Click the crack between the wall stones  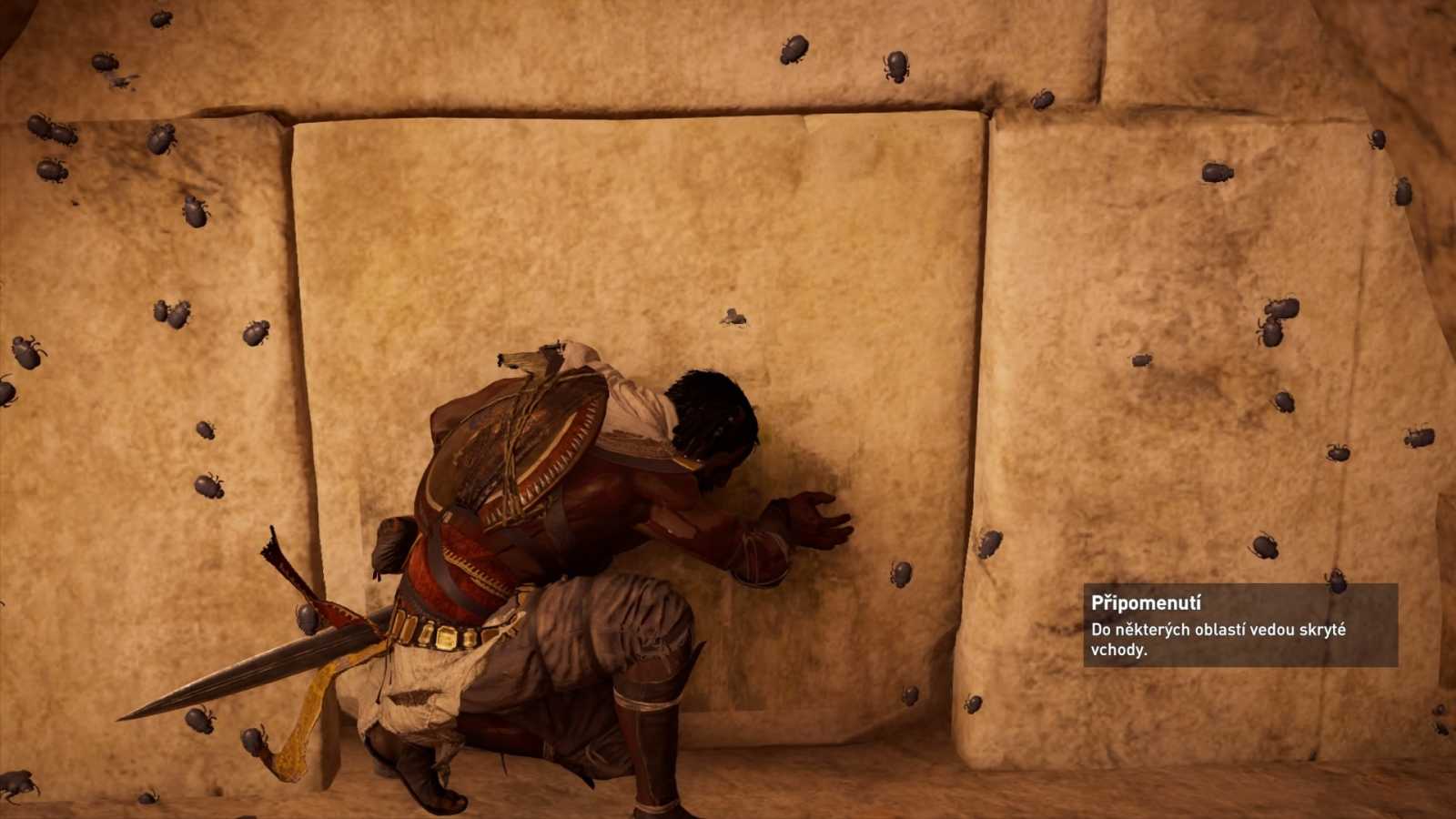click(x=978, y=364)
